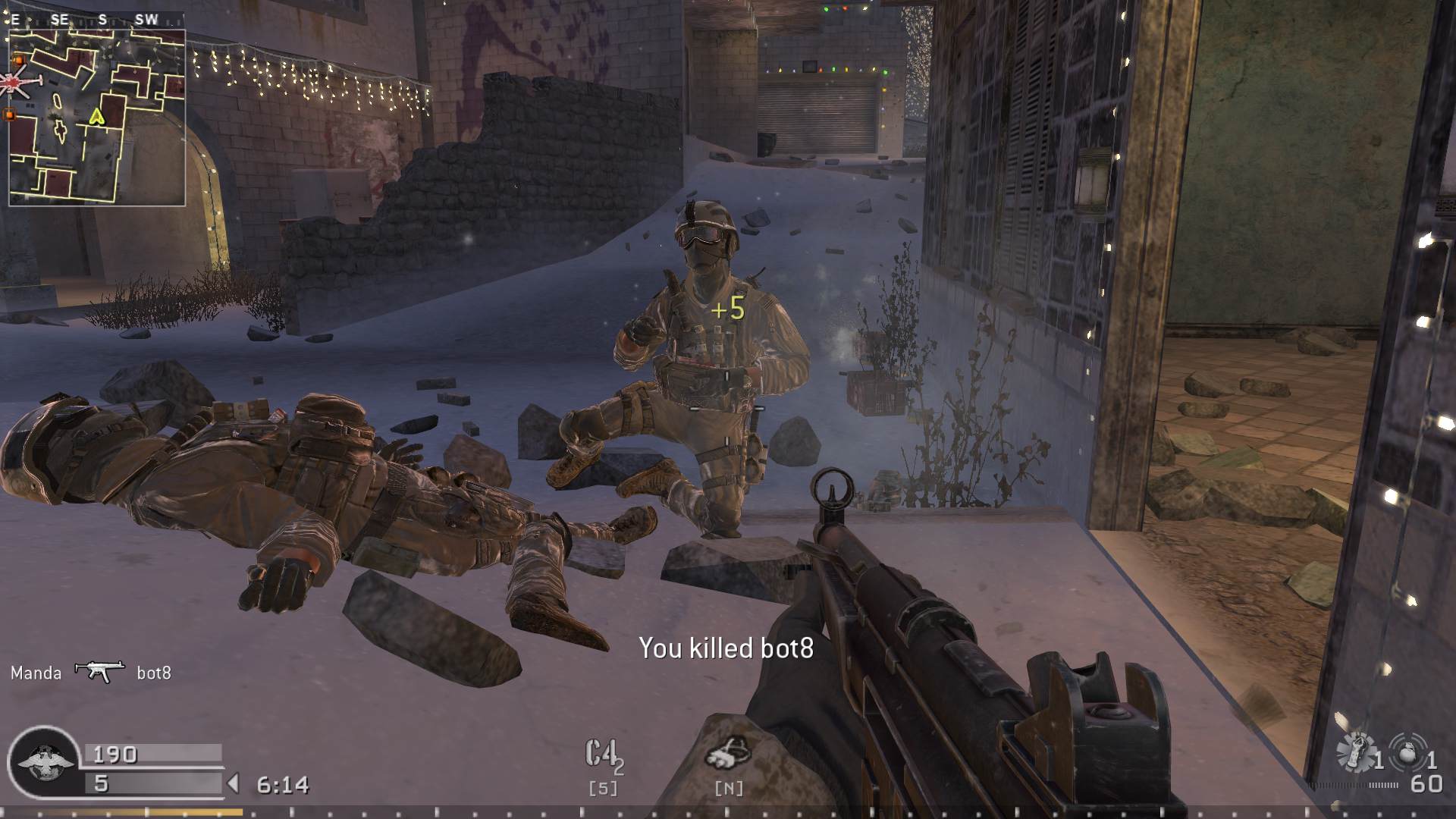1456x819 pixels.
Task: Click the ammo reserve bar next to 60
Action: coord(1353,786)
